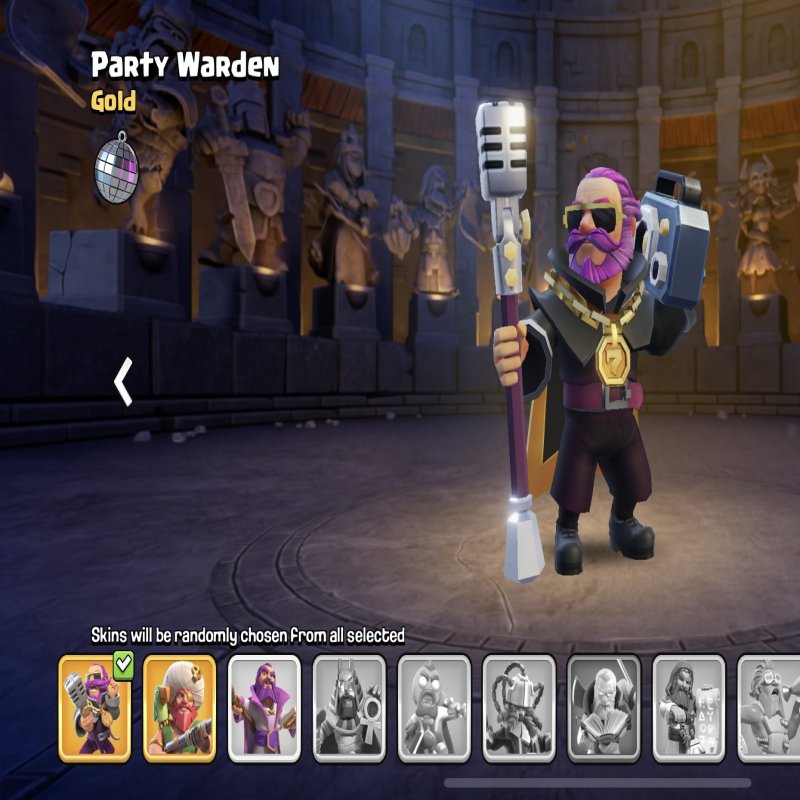The width and height of the screenshot is (800, 800).
Task: Choose the turbaned red-beard Warden skin
Action: point(179,708)
